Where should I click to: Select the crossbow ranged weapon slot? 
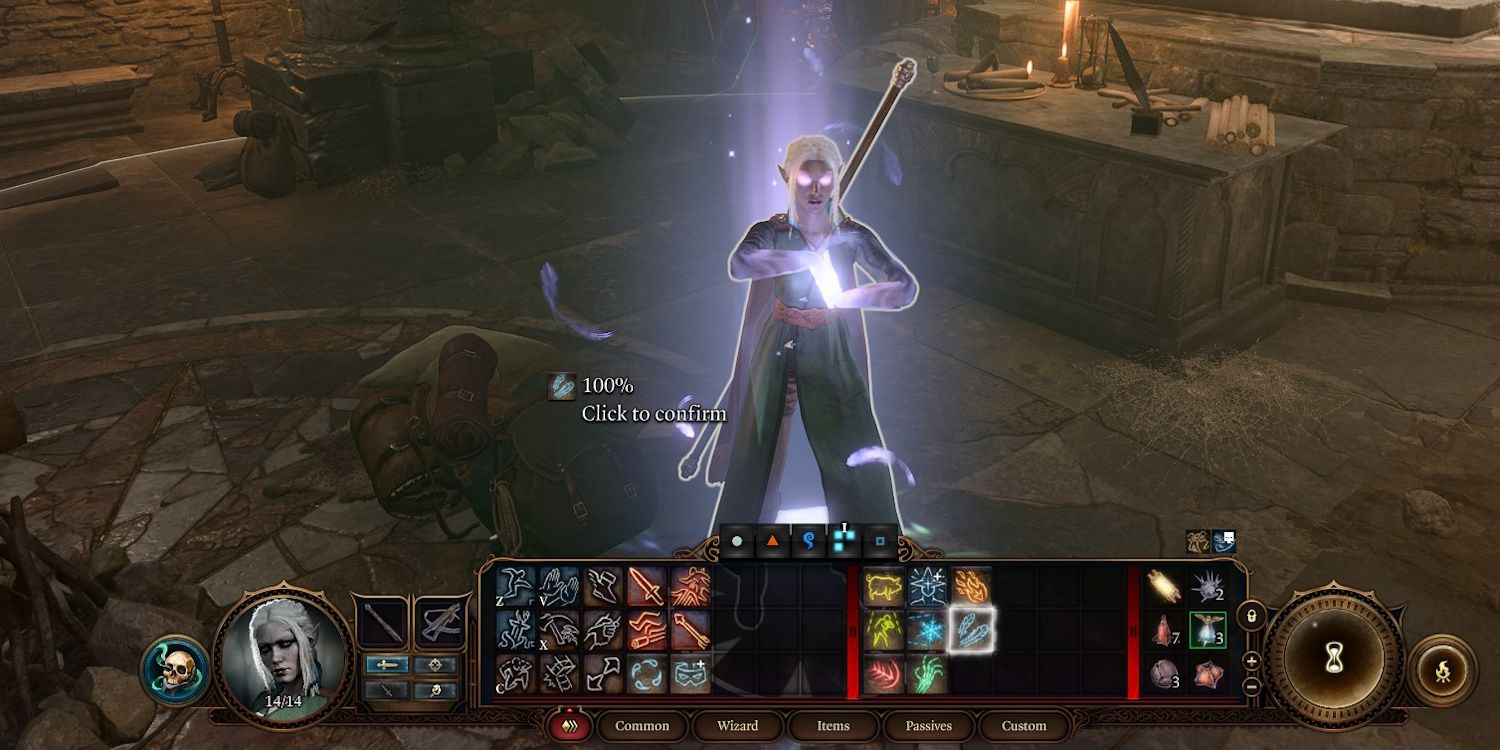click(x=442, y=623)
